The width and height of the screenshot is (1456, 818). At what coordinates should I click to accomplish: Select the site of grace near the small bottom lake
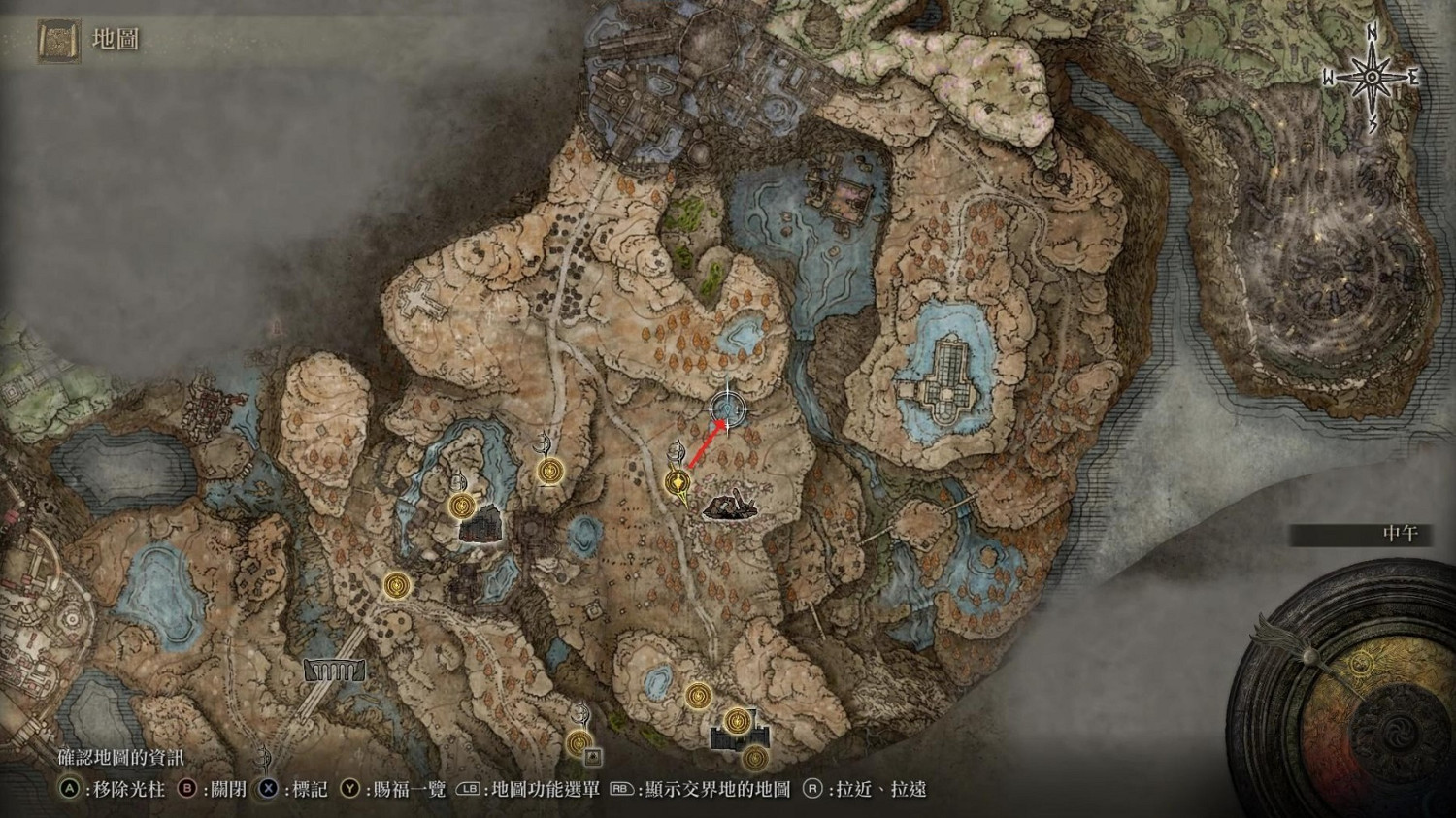(x=697, y=696)
